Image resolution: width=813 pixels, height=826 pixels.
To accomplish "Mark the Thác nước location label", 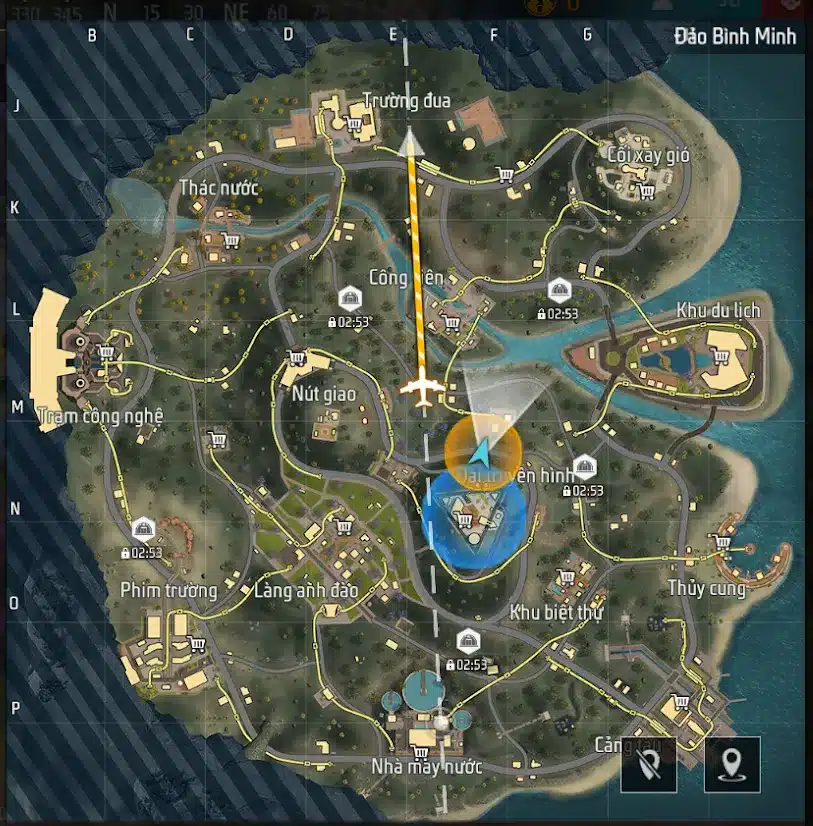I will [x=219, y=188].
